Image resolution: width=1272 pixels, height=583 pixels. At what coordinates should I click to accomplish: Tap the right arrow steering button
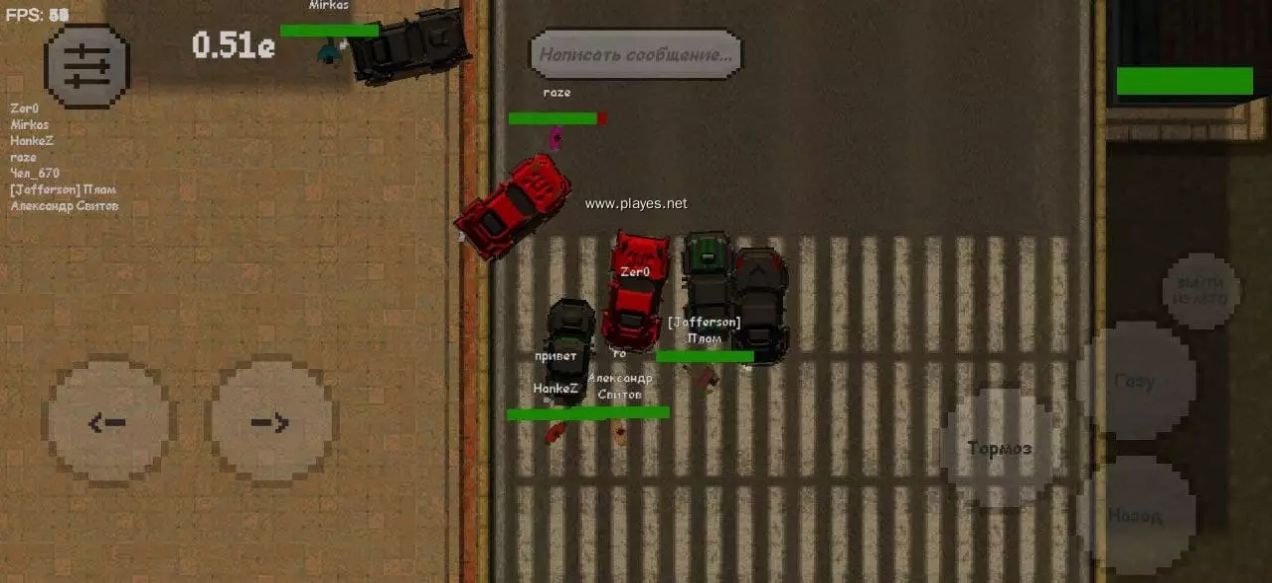[270, 422]
